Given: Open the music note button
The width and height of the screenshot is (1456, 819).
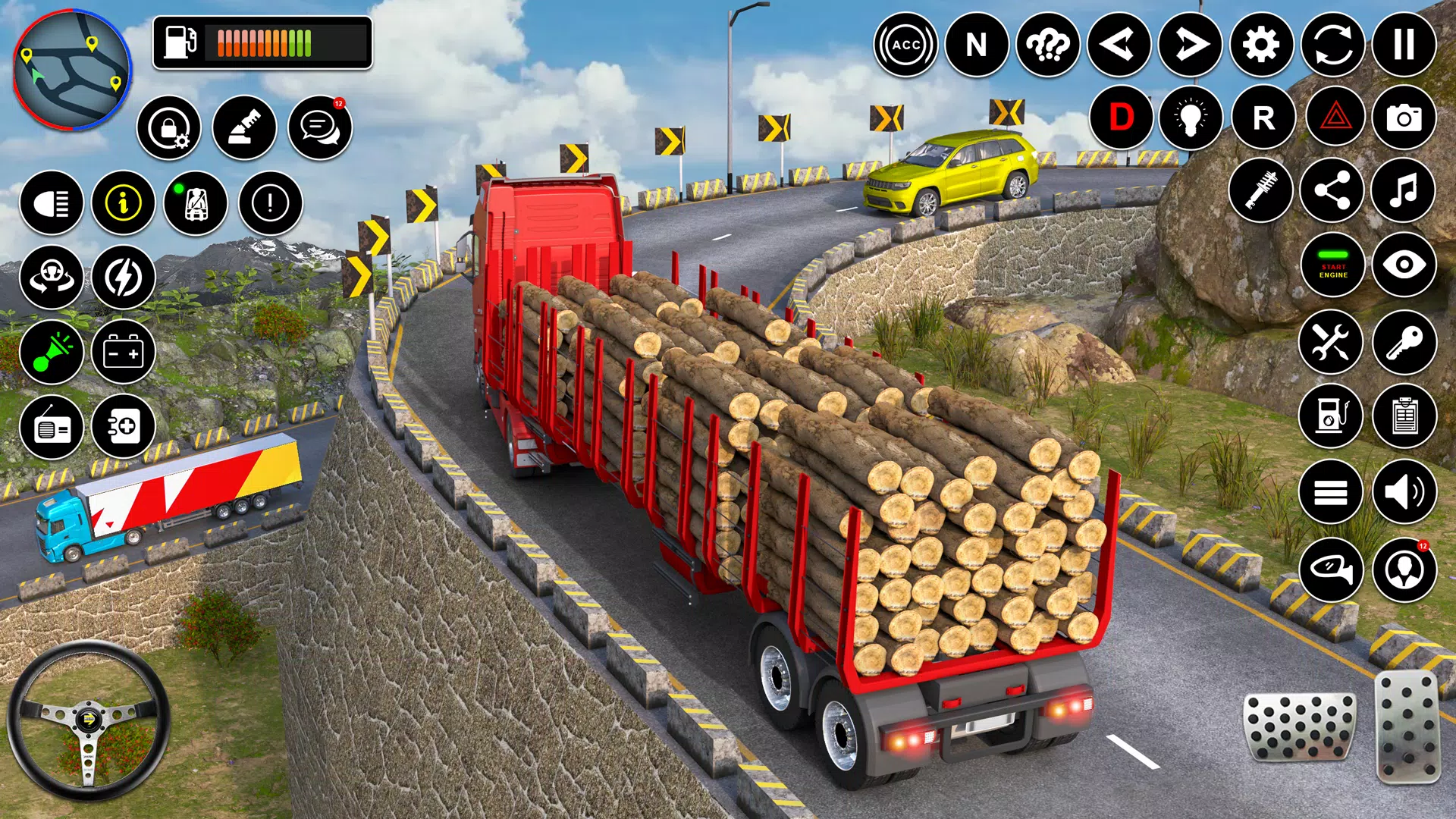Looking at the screenshot, I should (x=1404, y=190).
